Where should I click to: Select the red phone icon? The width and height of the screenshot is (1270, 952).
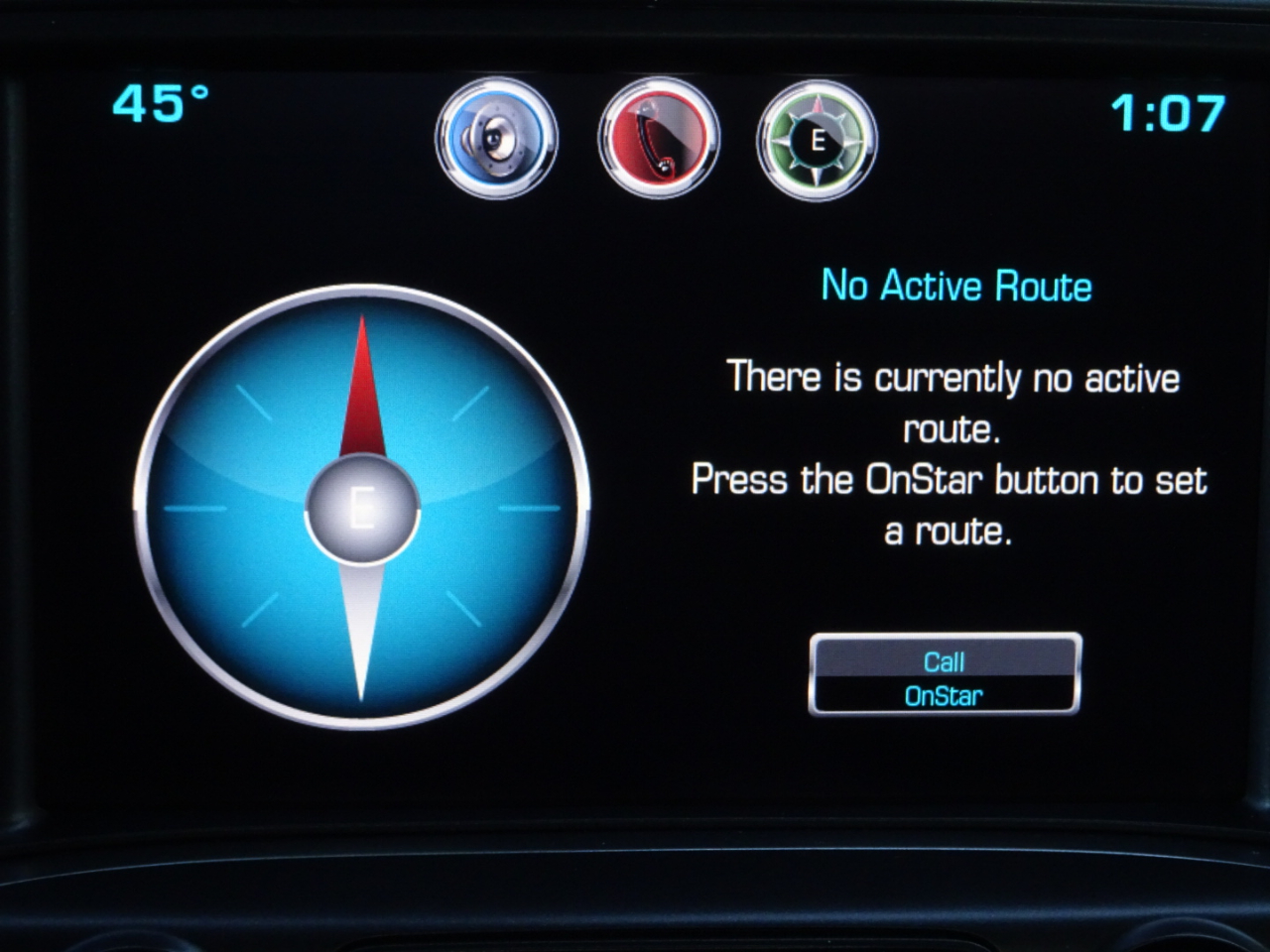[658, 139]
